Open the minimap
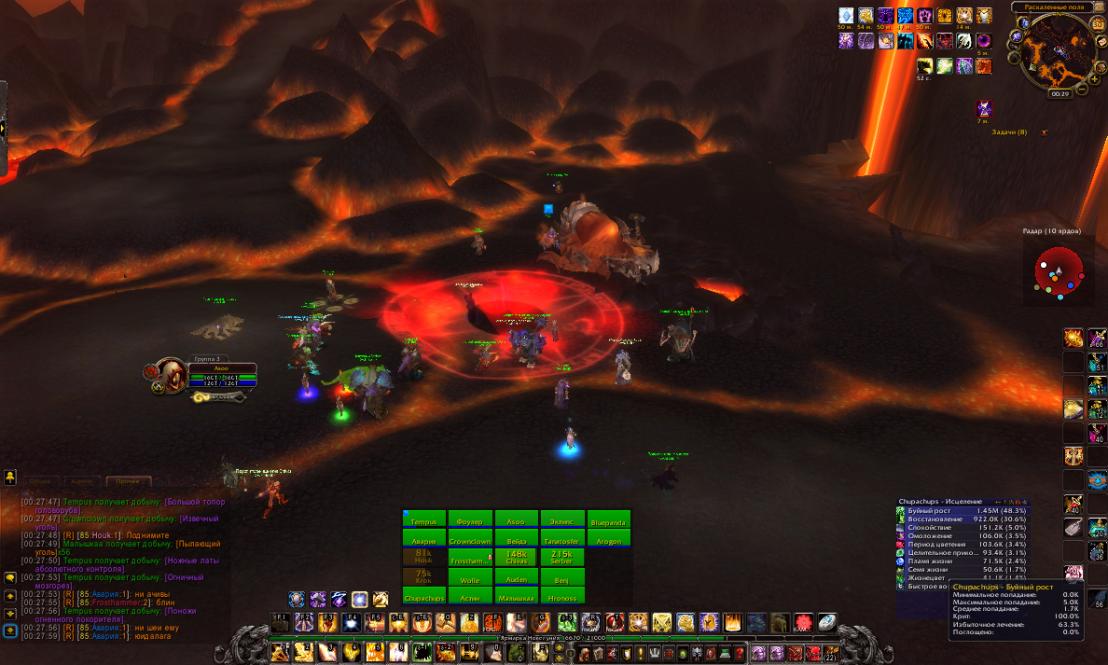This screenshot has width=1108, height=665. tap(1058, 50)
